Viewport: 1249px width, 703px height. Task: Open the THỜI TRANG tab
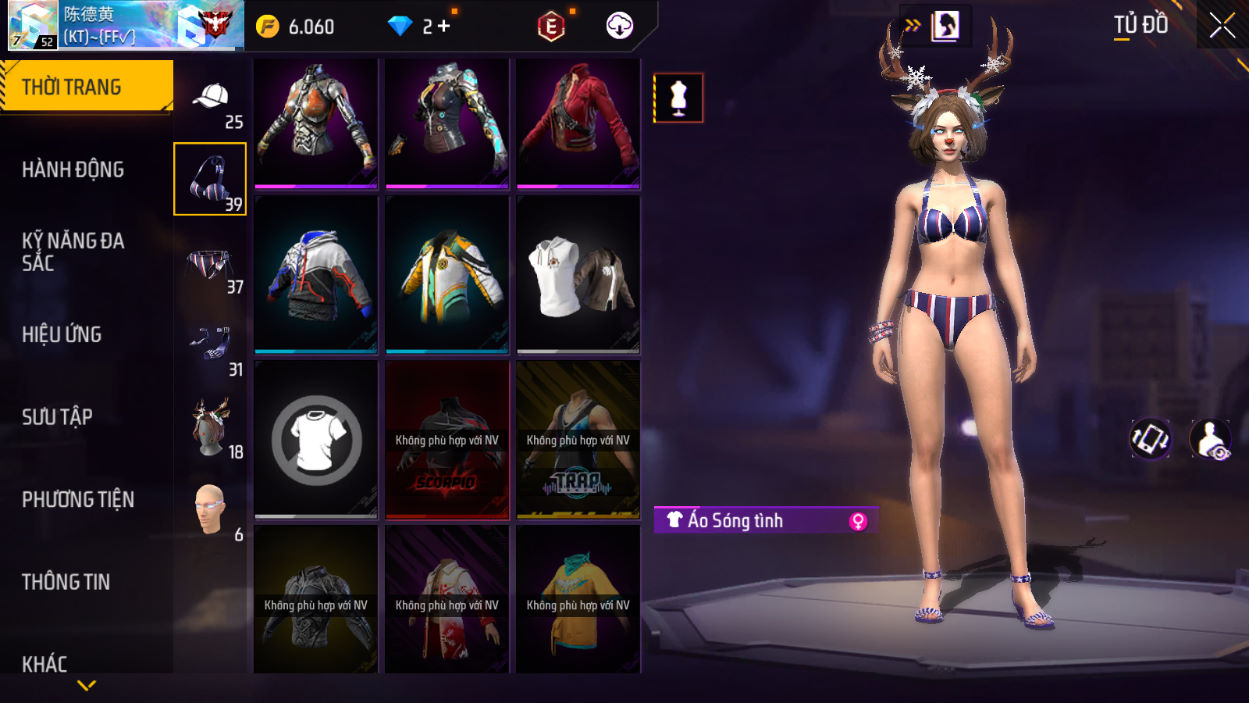coord(86,87)
